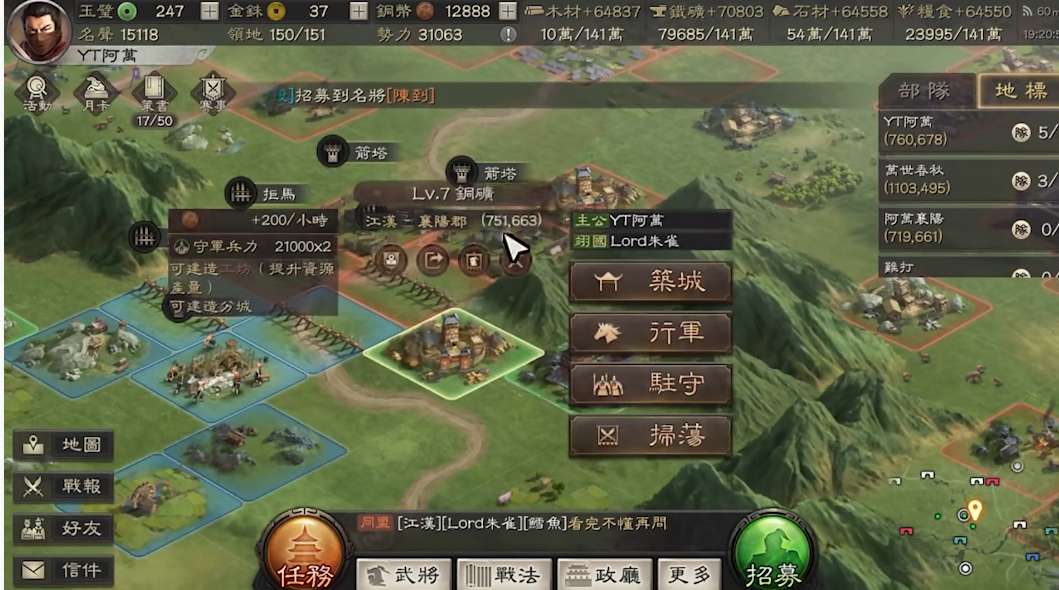Choose the 行軍 march command
This screenshot has width=1059, height=590.
point(650,333)
